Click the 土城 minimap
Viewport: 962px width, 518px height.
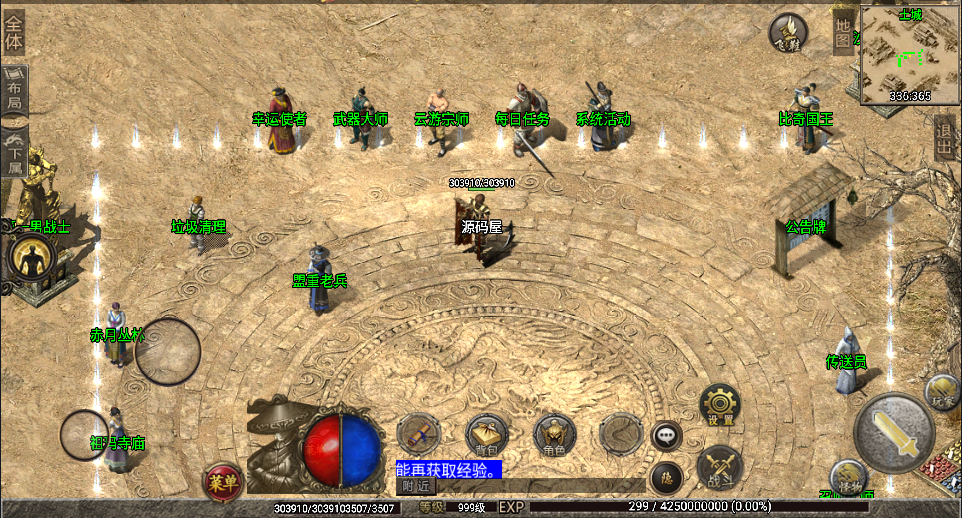910,55
